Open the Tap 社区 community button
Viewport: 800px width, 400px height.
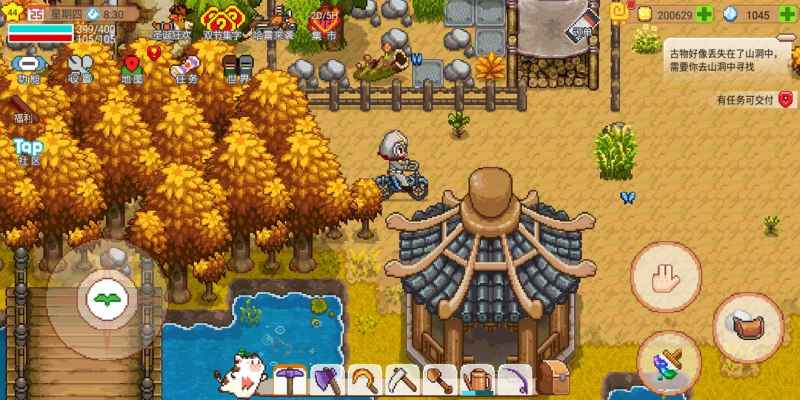(27, 151)
